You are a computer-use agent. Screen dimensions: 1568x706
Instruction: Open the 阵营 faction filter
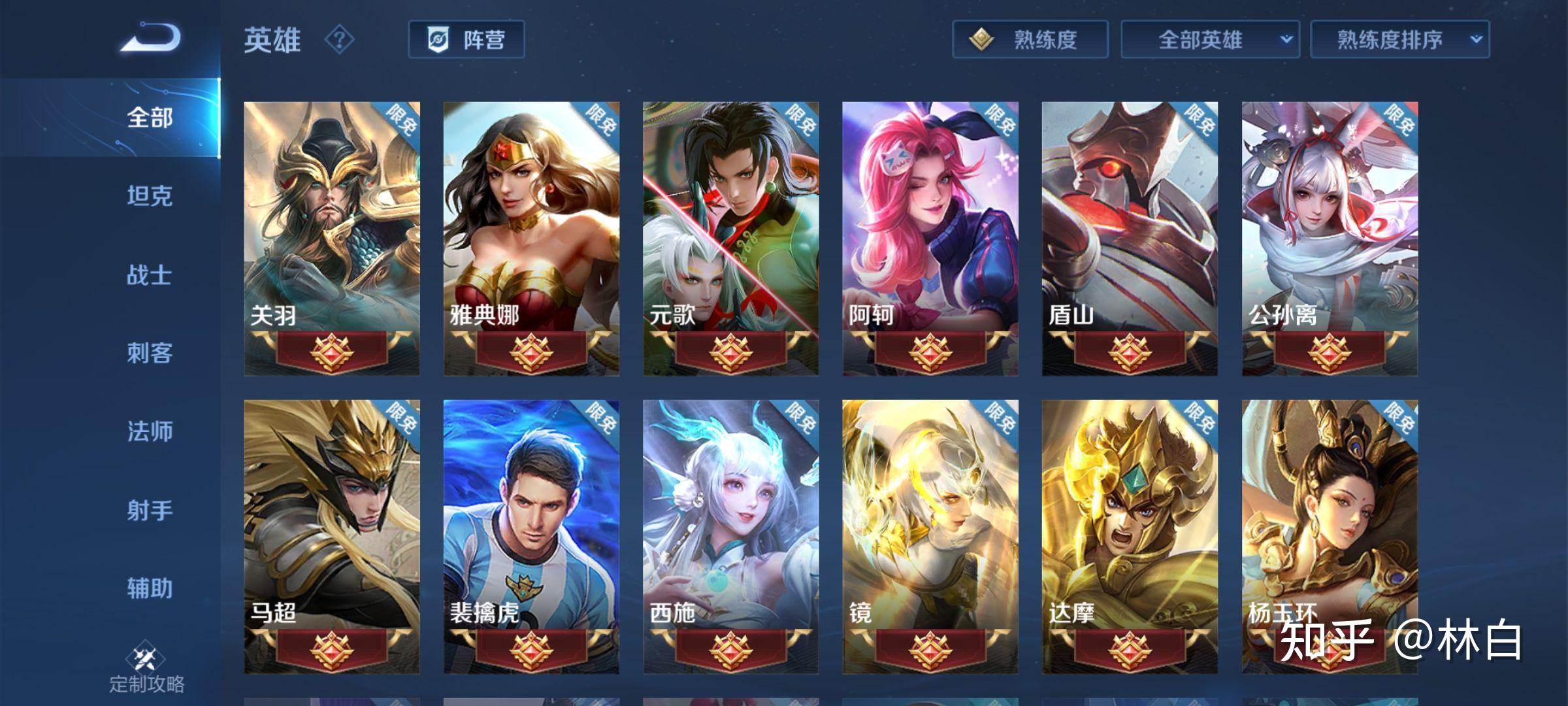466,40
